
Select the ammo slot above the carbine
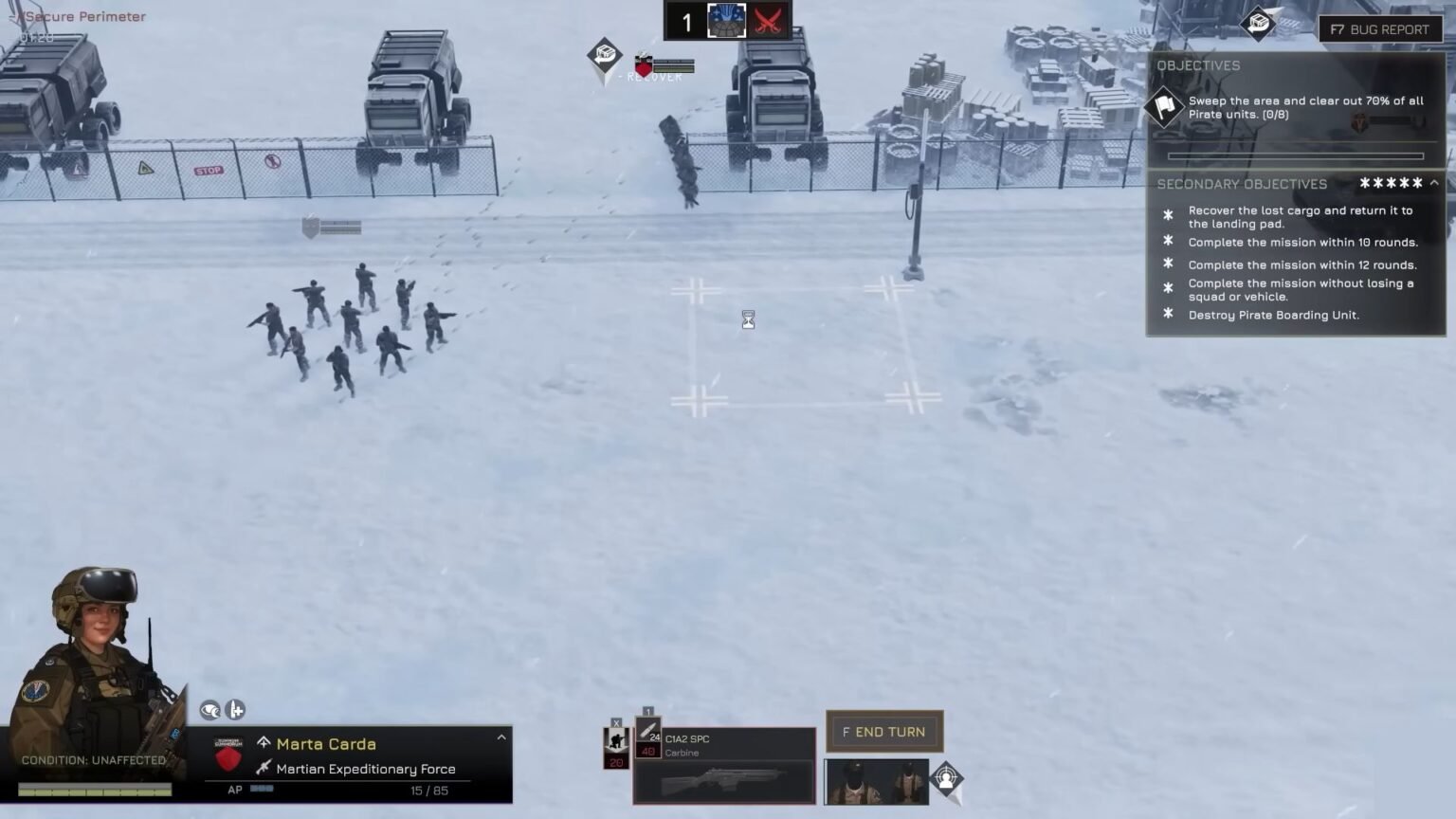point(648,737)
